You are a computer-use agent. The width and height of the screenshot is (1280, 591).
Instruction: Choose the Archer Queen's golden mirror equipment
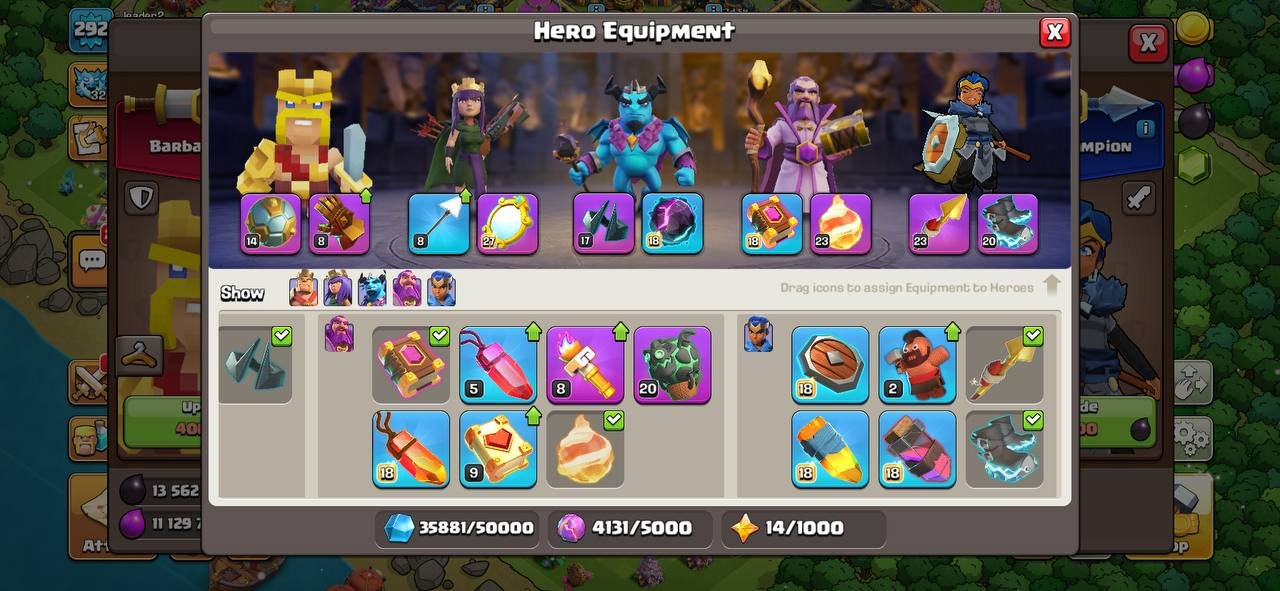[507, 223]
